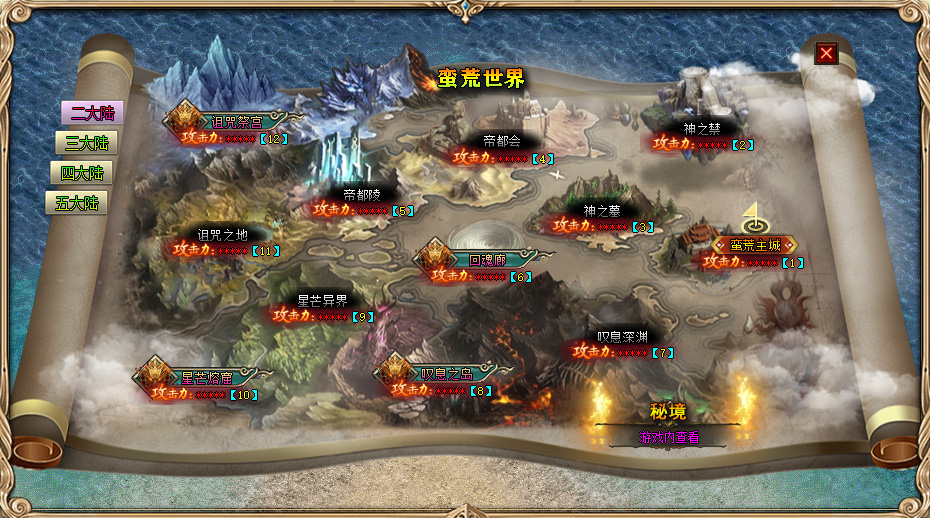The width and height of the screenshot is (930, 518).
Task: Select the 神之禁 map location
Action: 702,129
